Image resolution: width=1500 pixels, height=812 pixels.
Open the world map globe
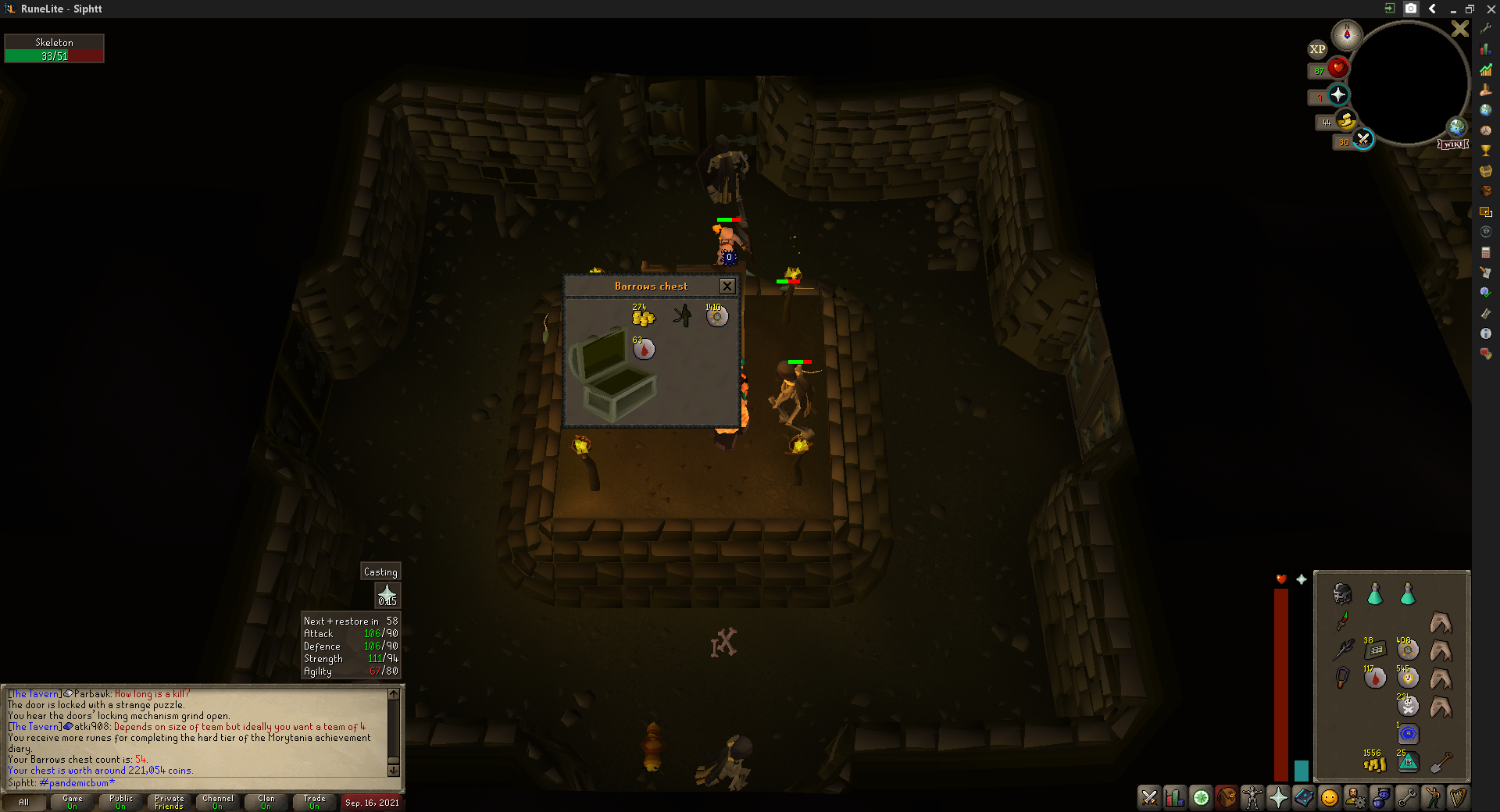click(x=1456, y=126)
